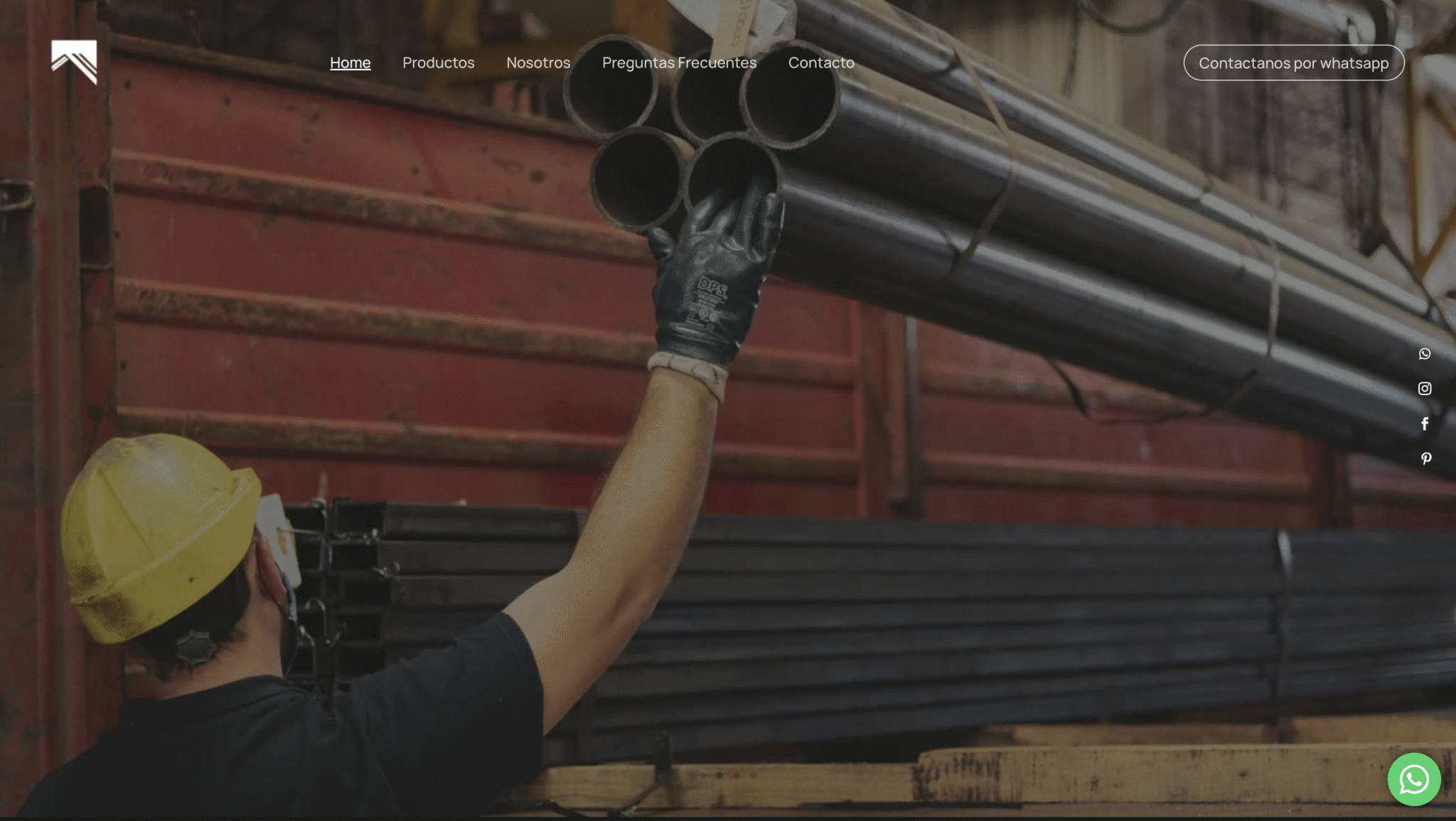Screen dimensions: 1456x821
Task: Go to the Productos page
Action: pos(438,63)
